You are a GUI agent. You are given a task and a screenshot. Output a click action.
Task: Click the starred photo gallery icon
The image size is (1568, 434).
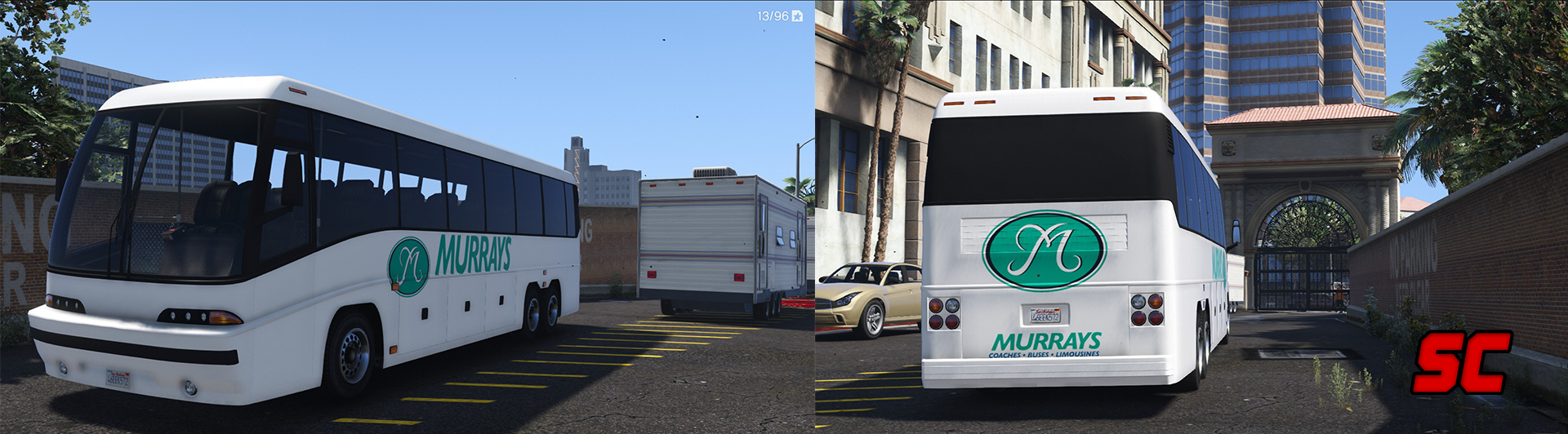[797, 16]
